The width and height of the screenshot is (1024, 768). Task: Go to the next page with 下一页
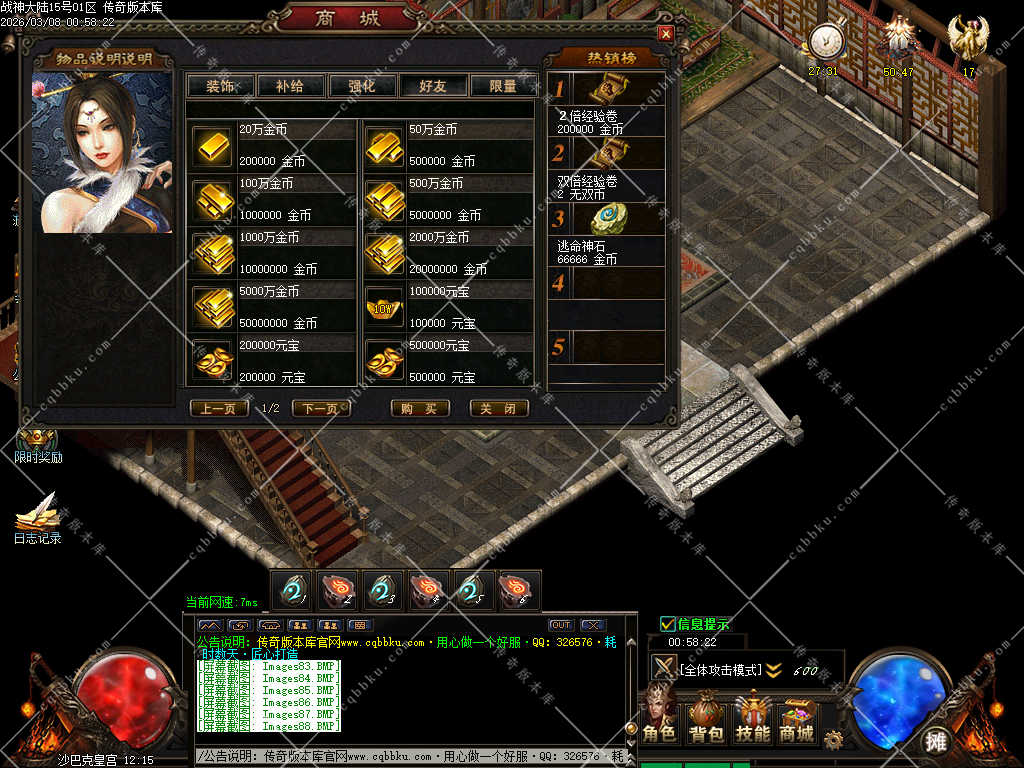click(321, 409)
